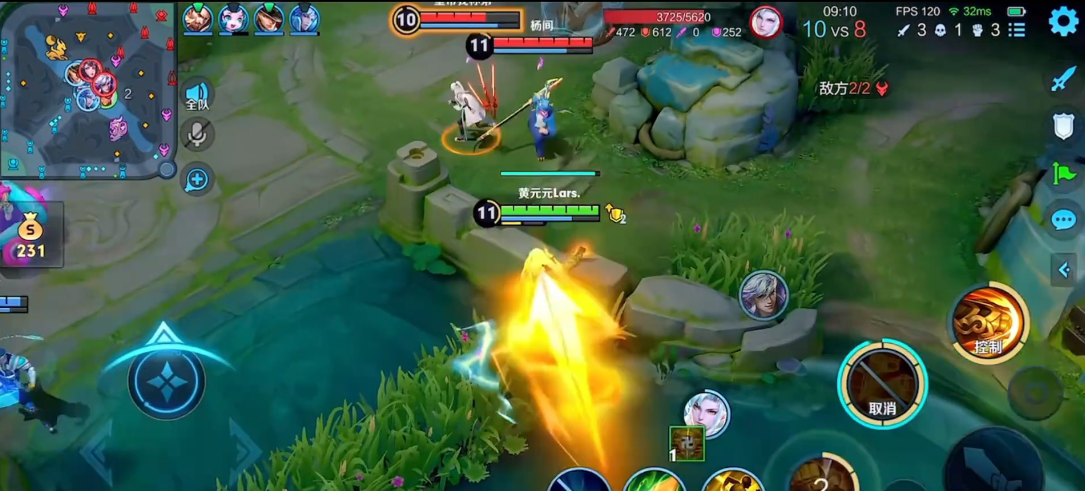Toggle the 全队 team voice speaker
This screenshot has height=491, width=1085.
pos(197,95)
